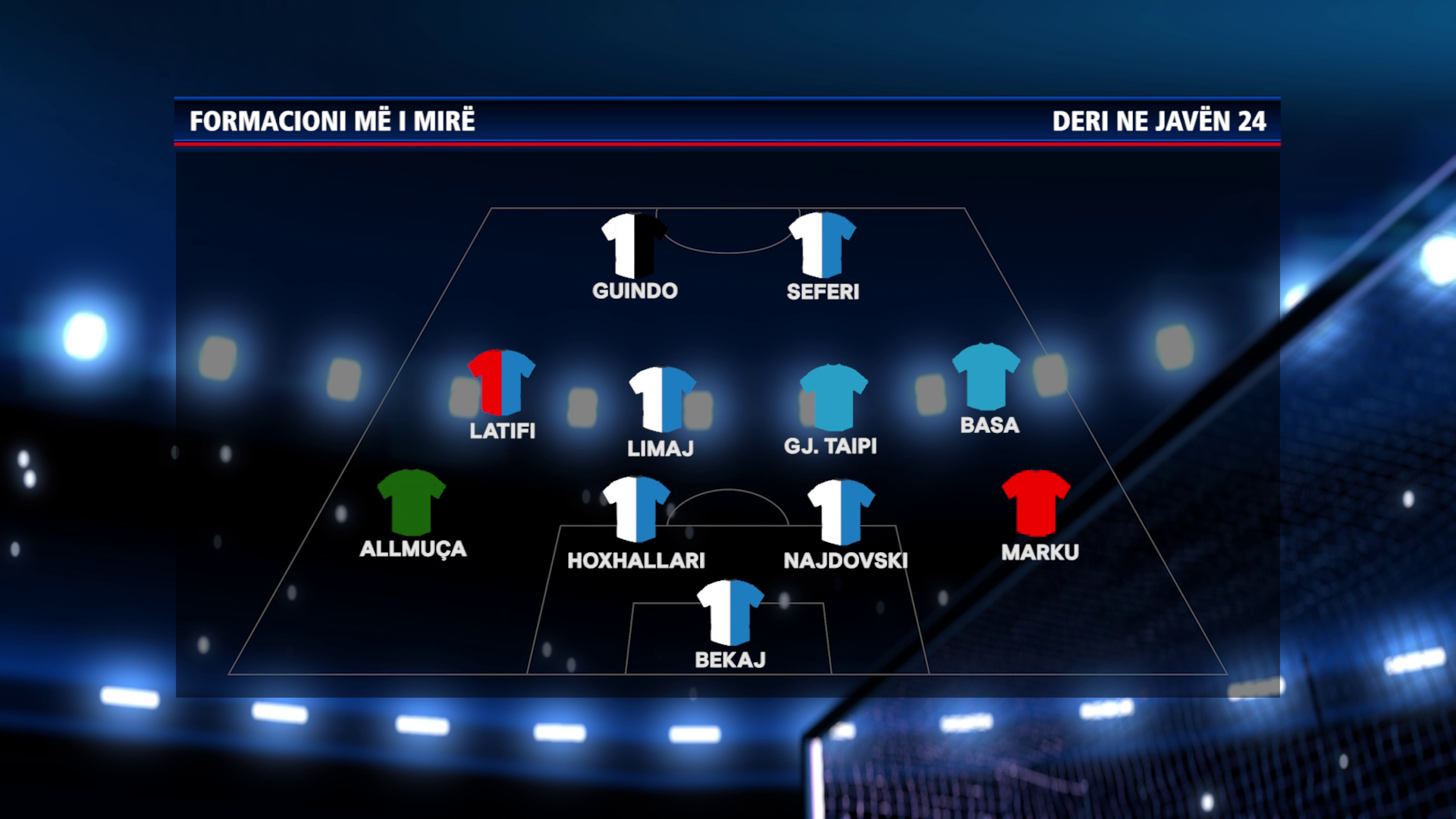Select striker Seferi's shirt
Viewport: 1456px width, 819px height.
click(x=822, y=246)
